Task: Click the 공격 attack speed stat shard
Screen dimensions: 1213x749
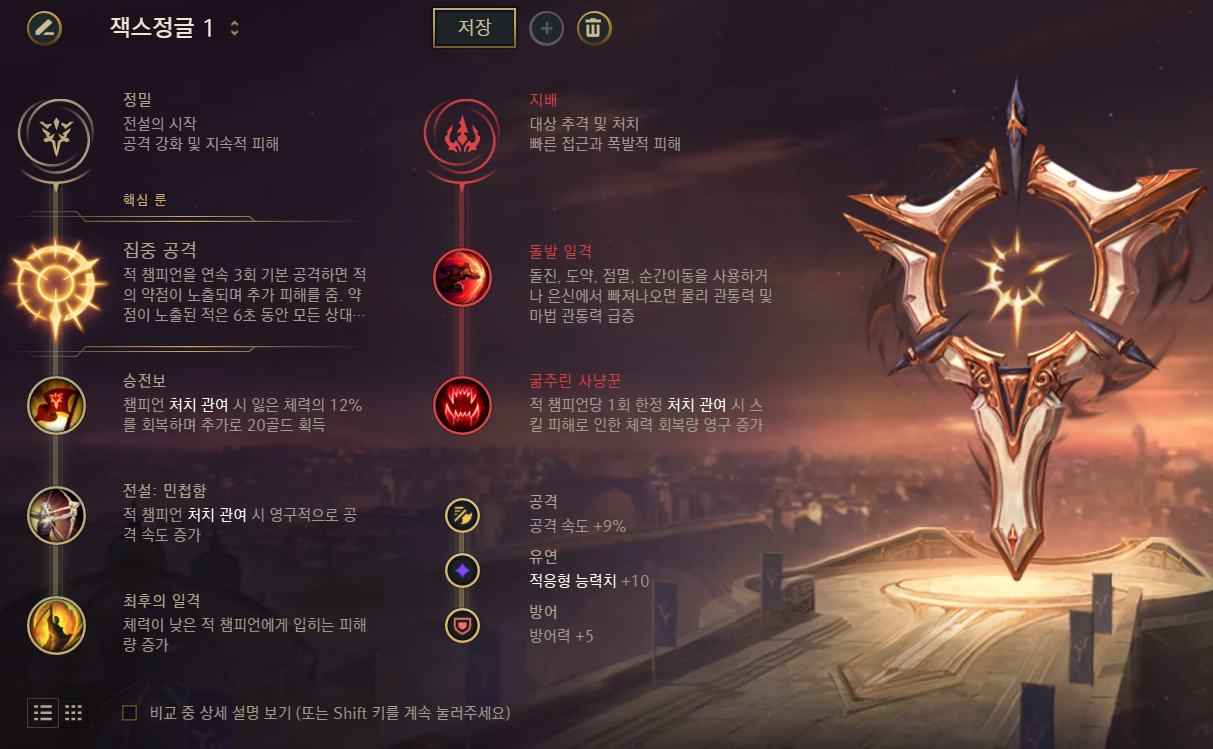Action: pyautogui.click(x=462, y=516)
